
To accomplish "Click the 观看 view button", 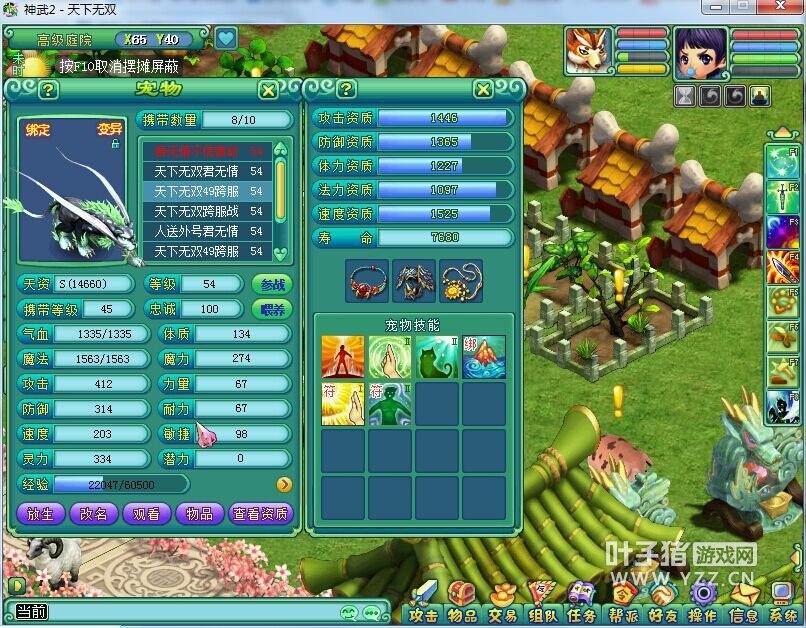I will 146,513.
